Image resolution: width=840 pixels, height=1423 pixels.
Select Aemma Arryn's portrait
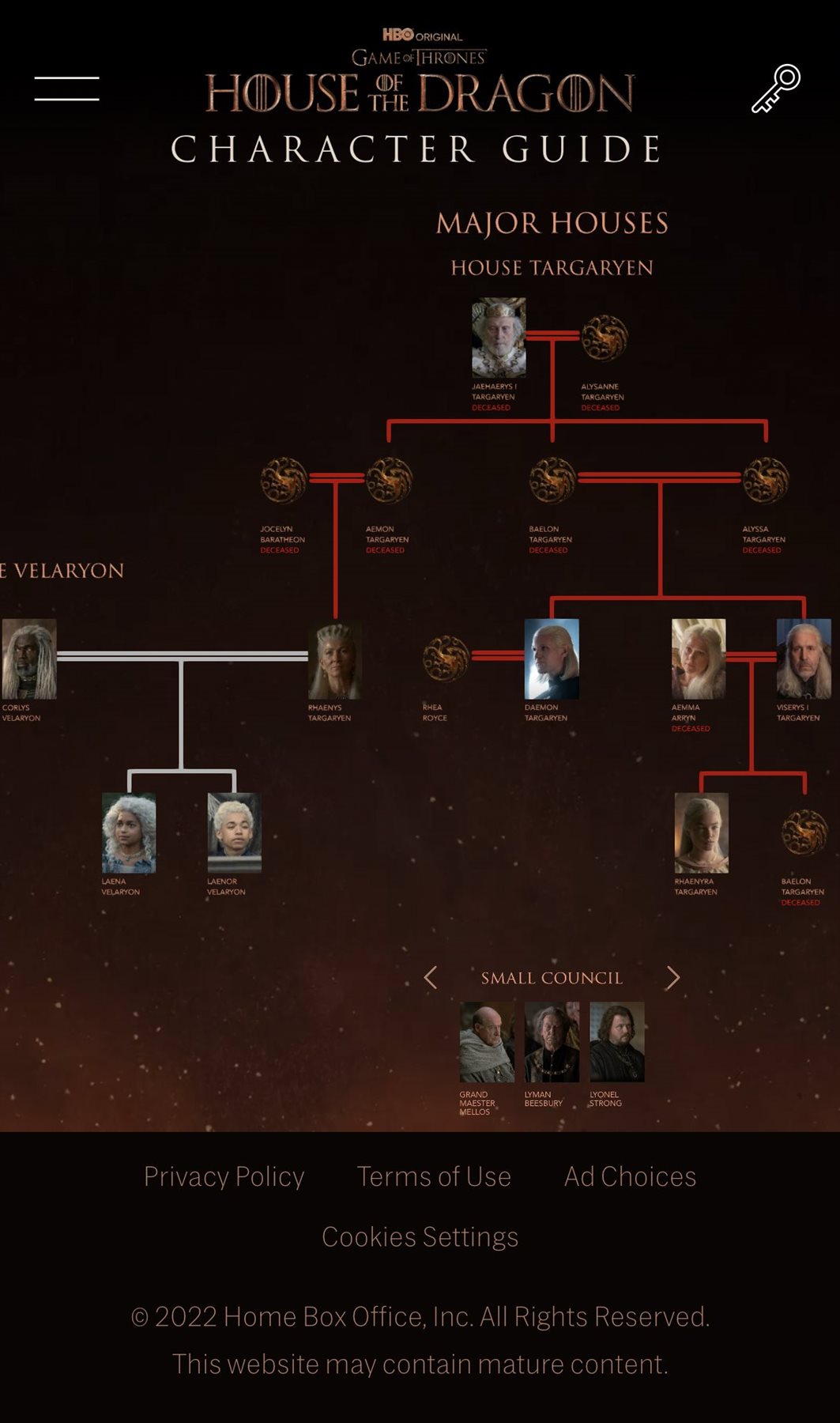pos(699,659)
